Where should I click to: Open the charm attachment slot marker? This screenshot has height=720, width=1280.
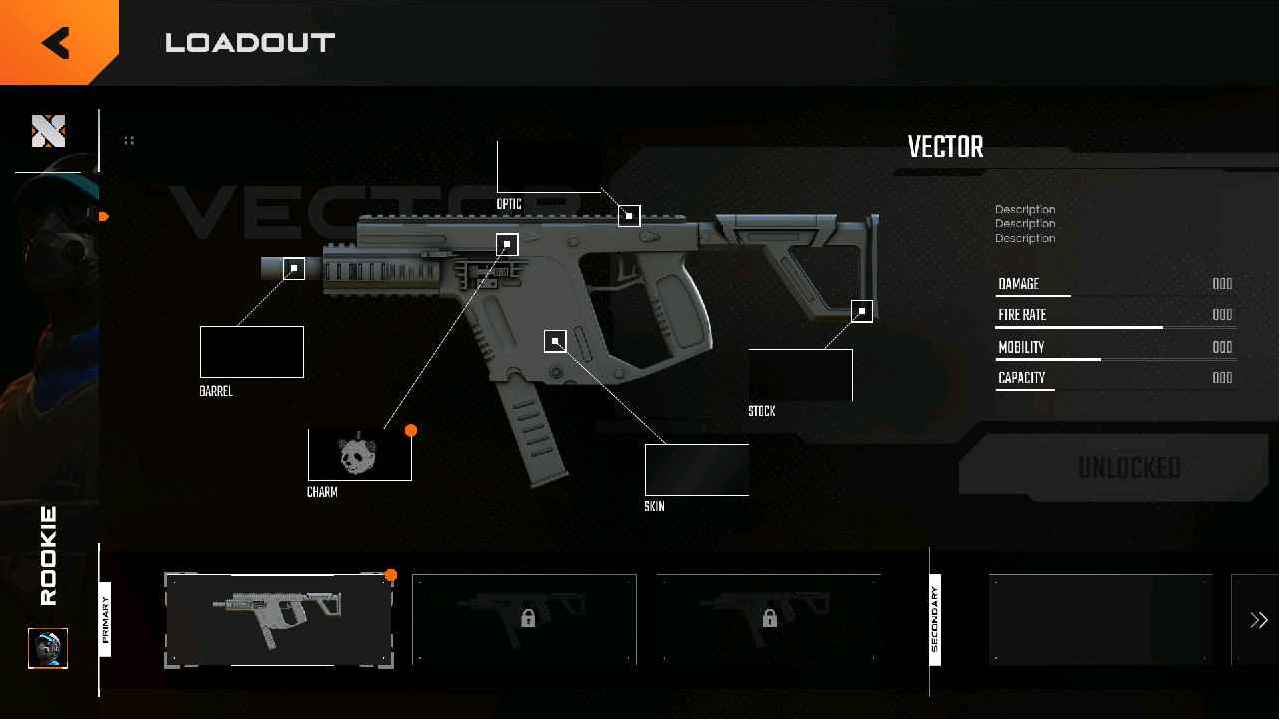pos(506,243)
